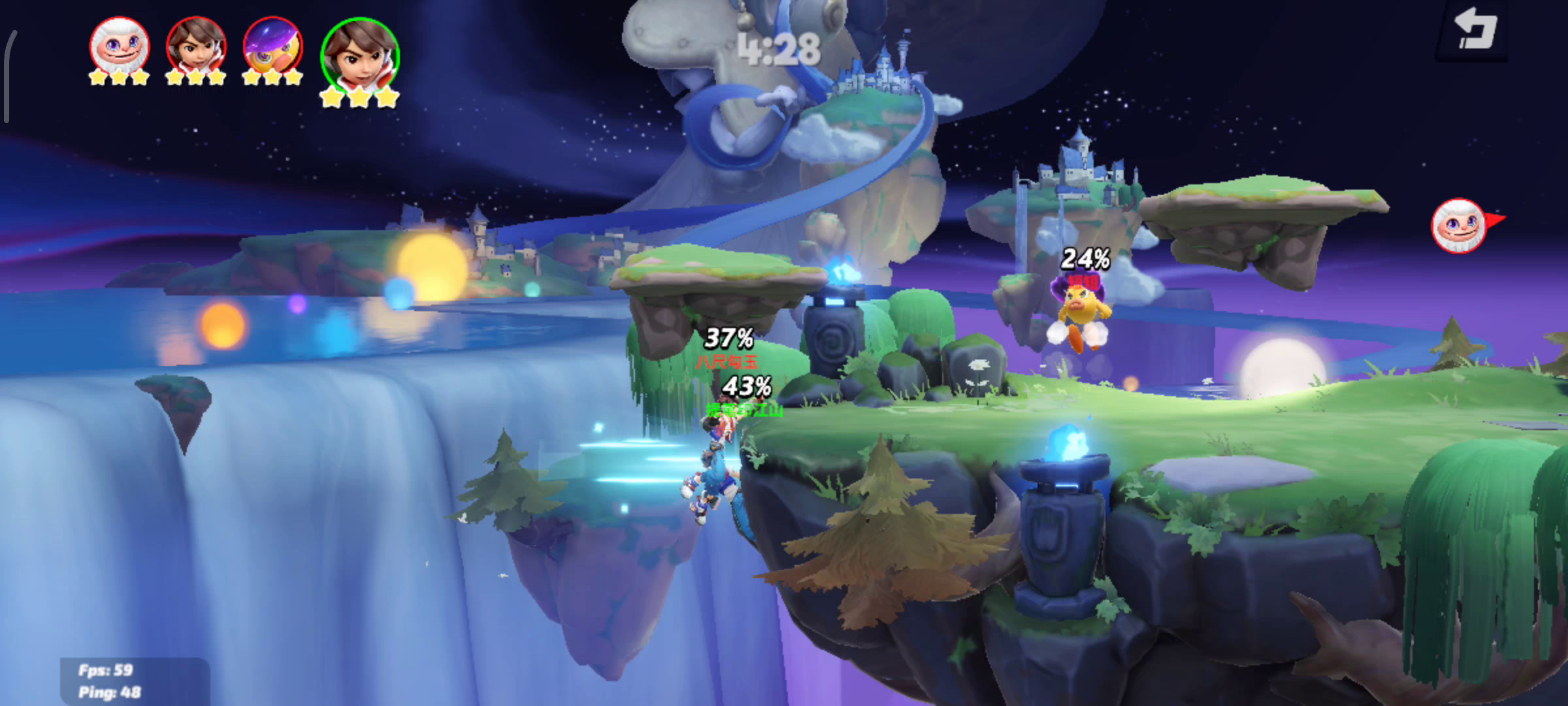Image resolution: width=1568 pixels, height=706 pixels.
Task: Select the purple-hat yellow duck portrait
Action: tap(272, 47)
